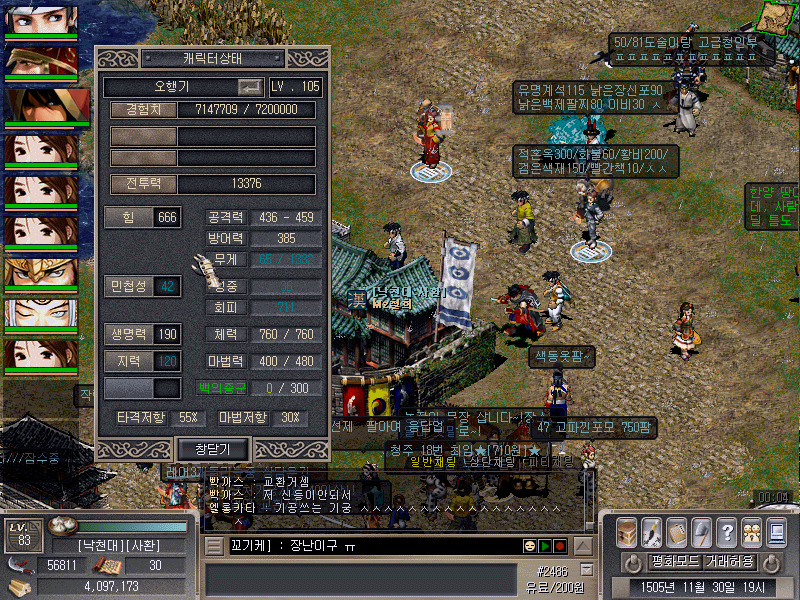Close the character status window with 창닫기

pyautogui.click(x=212, y=449)
